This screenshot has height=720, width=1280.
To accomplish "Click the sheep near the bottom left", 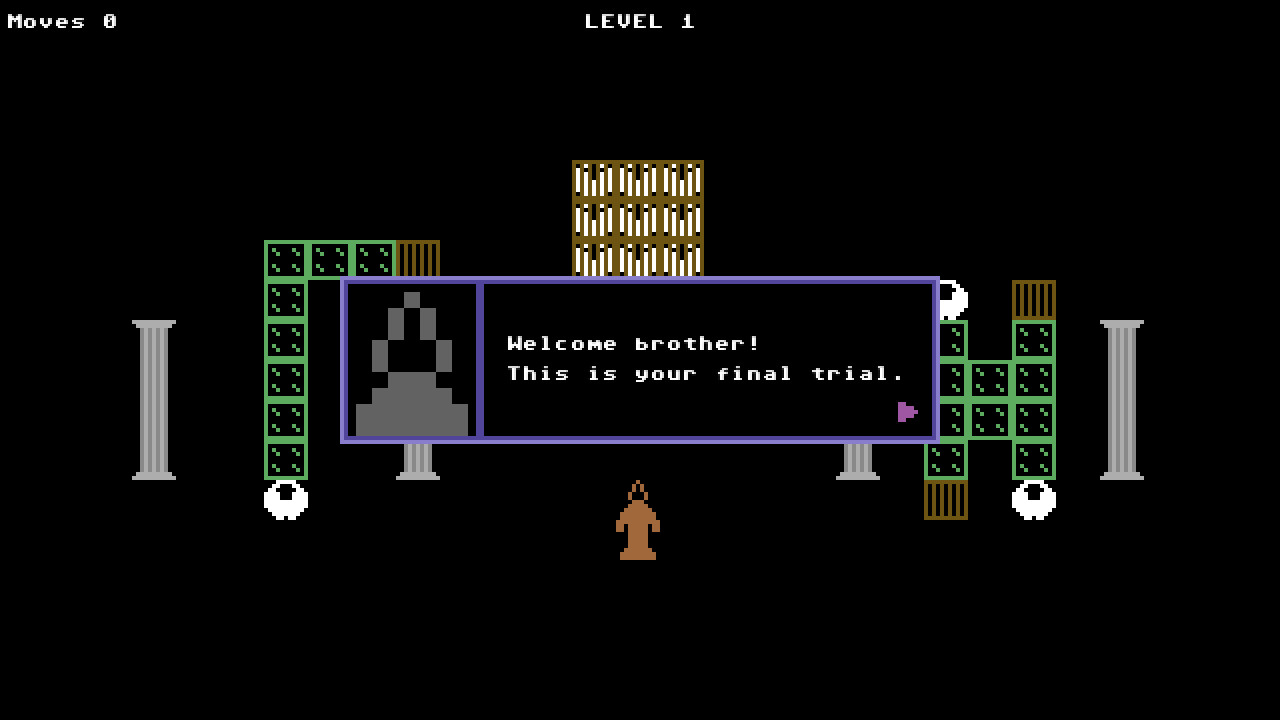I will pyautogui.click(x=284, y=500).
